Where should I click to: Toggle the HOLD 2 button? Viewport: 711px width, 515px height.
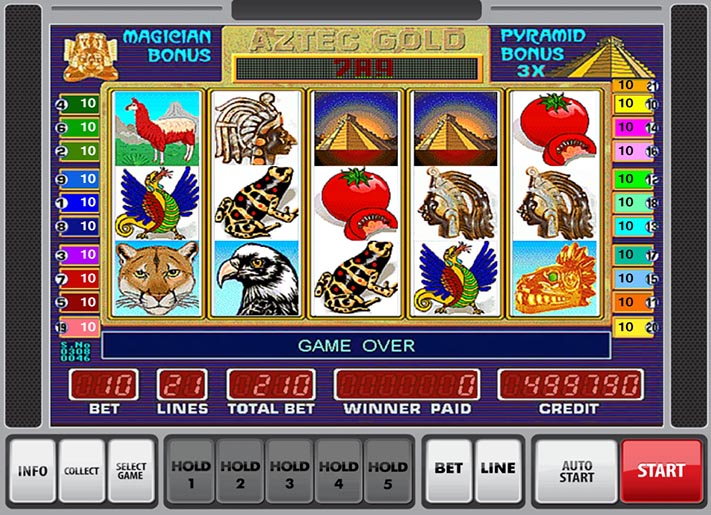point(240,472)
